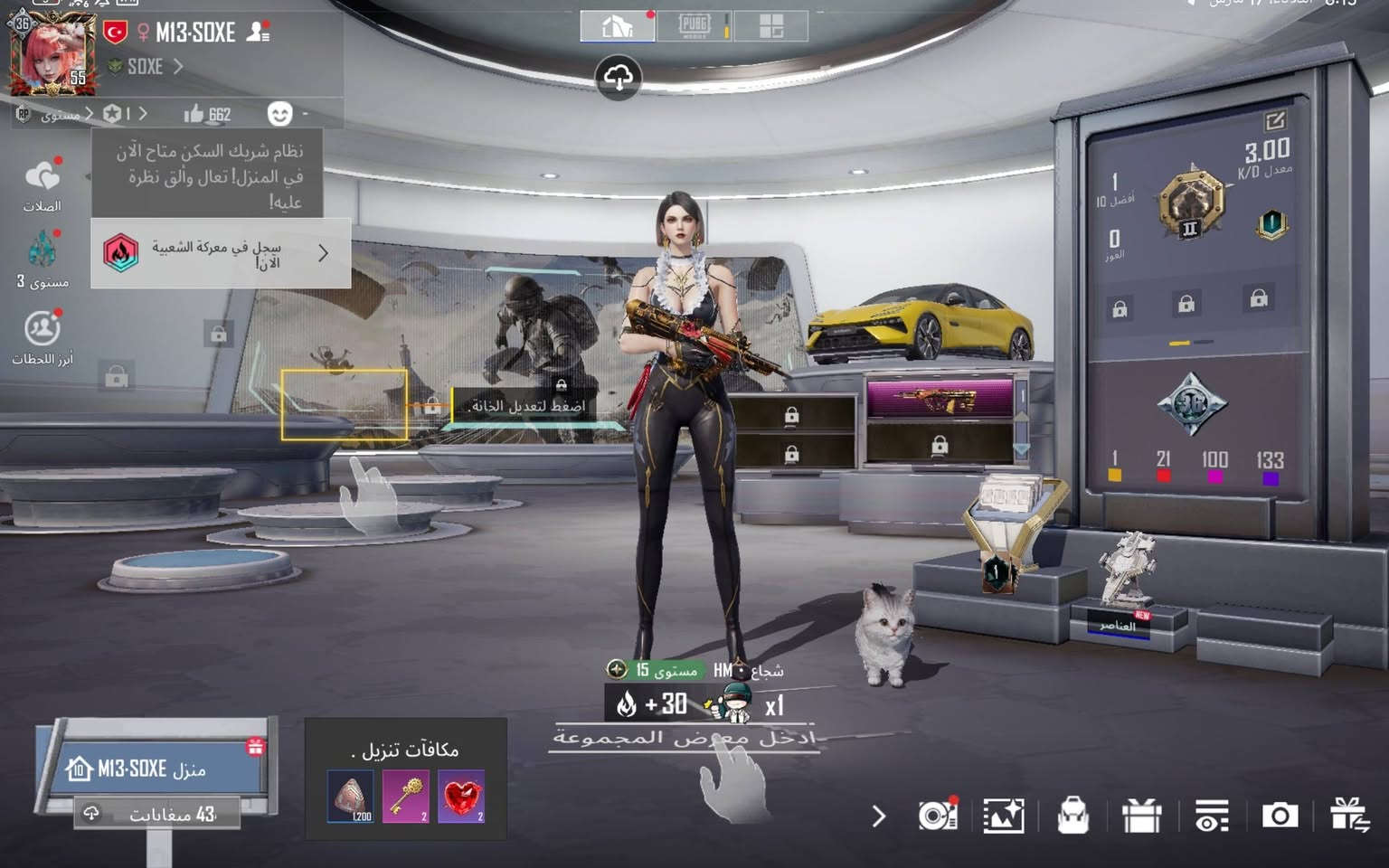Switch to the PUBG Mobile lobby tab
Screen dimensions: 1389x868
[694, 26]
